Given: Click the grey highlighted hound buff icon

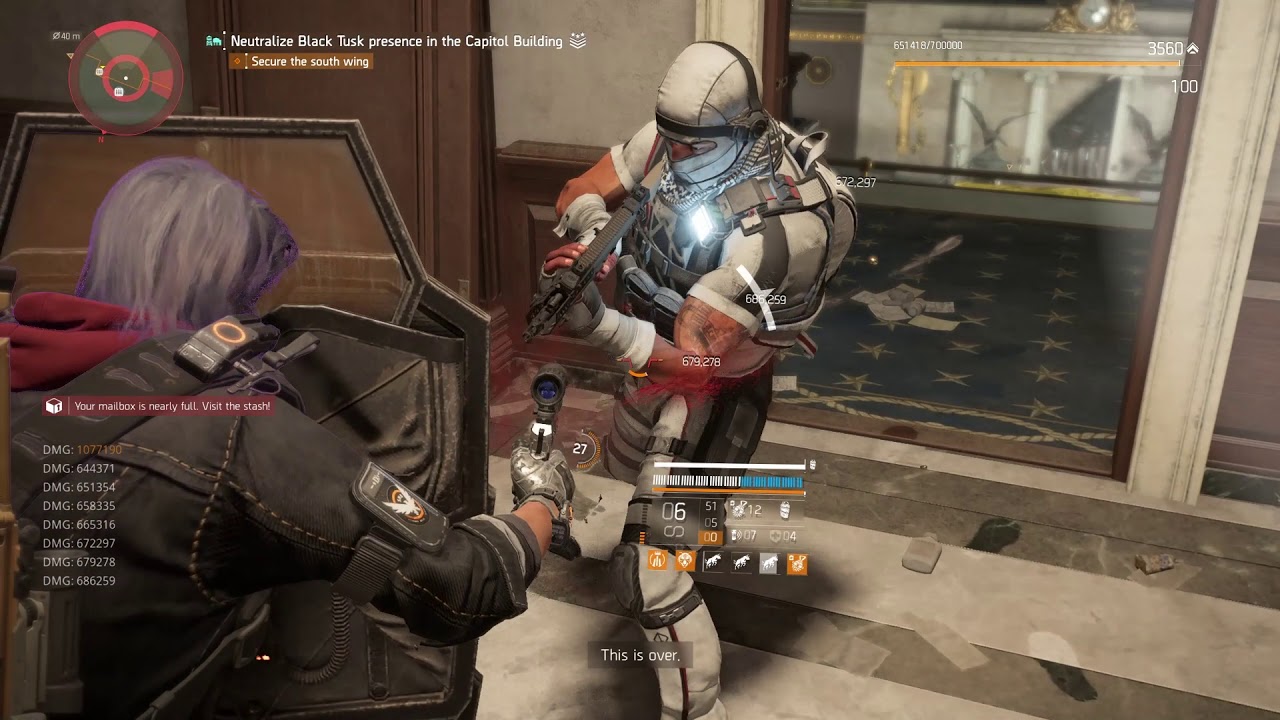Looking at the screenshot, I should pyautogui.click(x=768, y=563).
